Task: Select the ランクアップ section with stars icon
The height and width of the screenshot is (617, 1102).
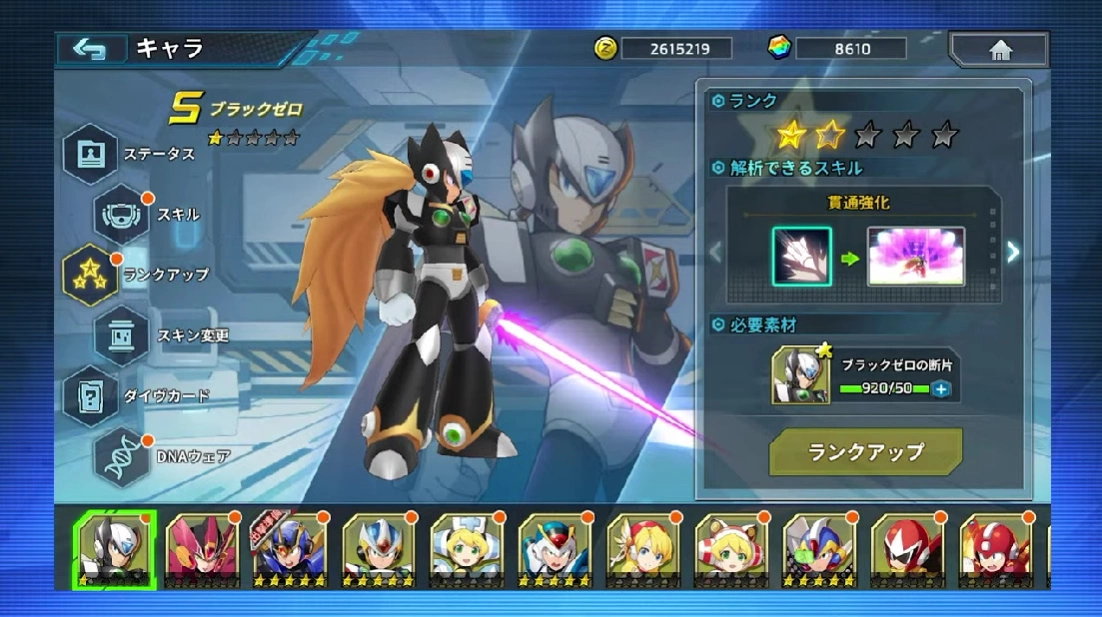Action: (x=91, y=274)
